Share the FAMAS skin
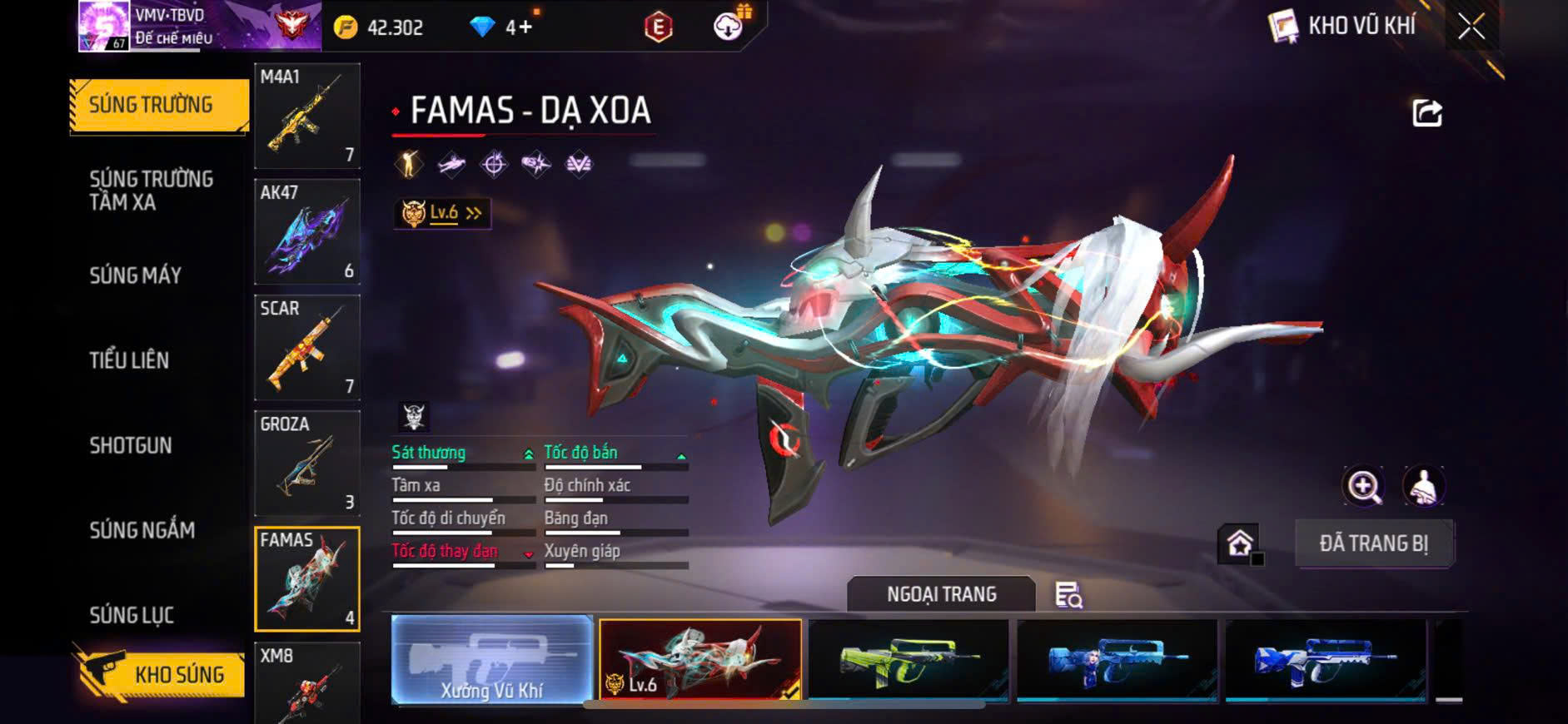 1426,113
